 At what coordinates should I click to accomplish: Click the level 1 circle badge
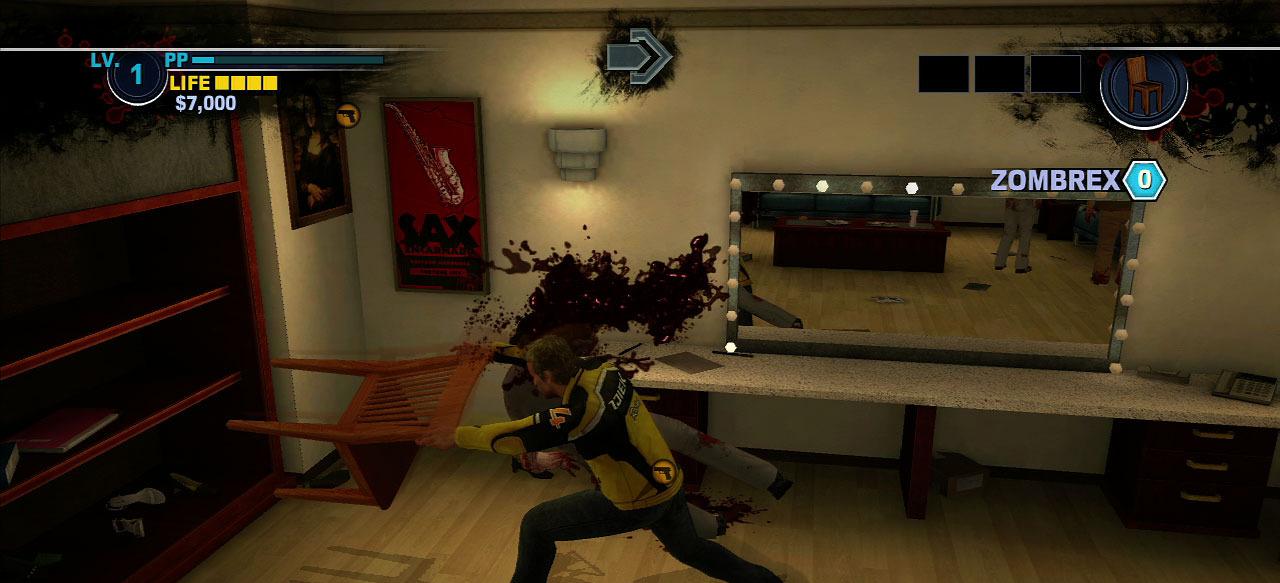[137, 75]
